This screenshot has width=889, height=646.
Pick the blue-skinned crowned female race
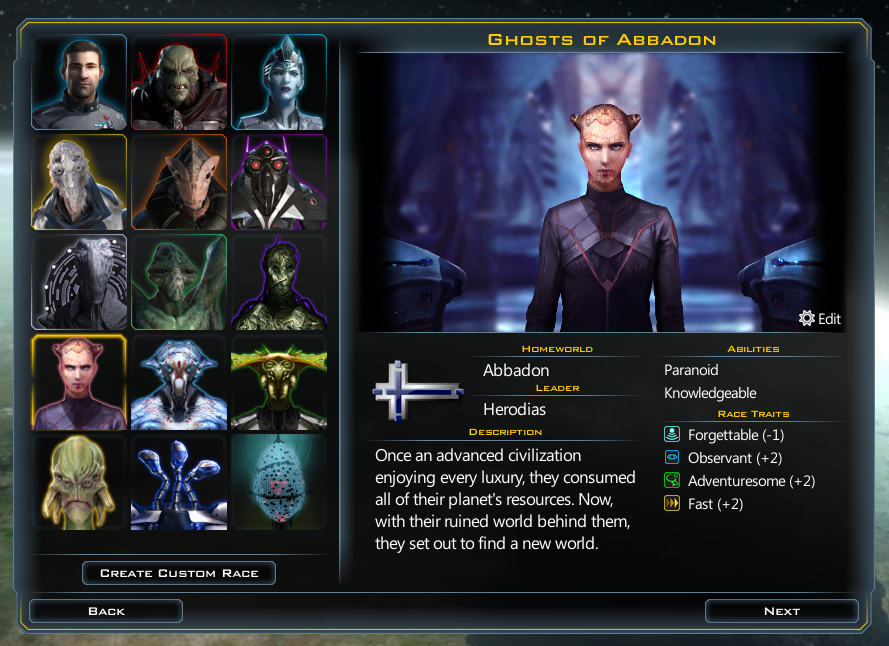[x=279, y=82]
